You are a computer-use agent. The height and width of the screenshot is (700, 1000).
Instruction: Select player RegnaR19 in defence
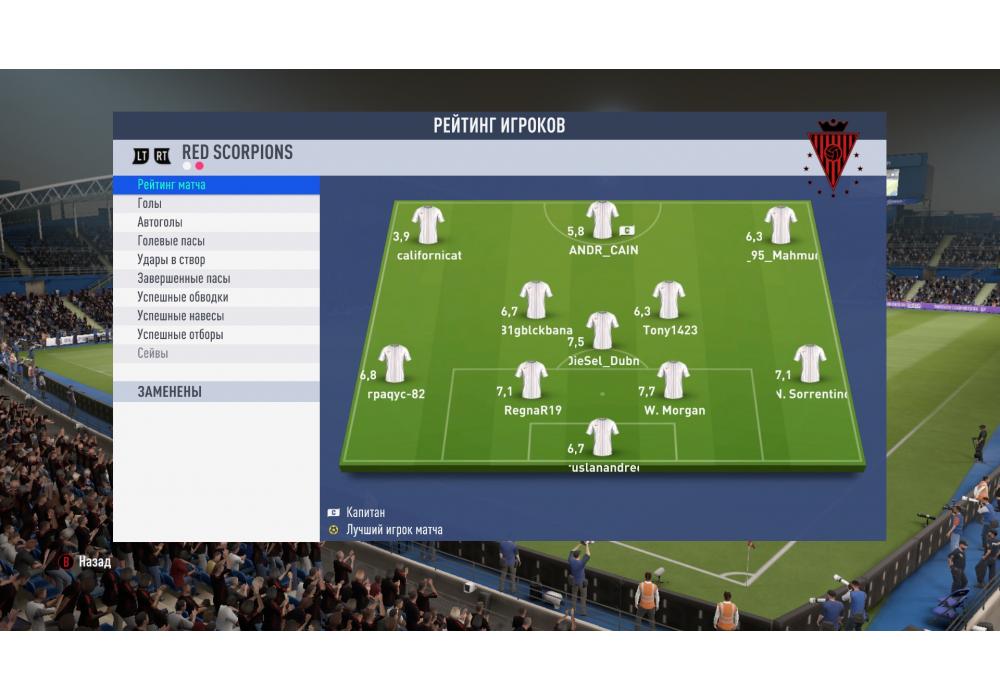pyautogui.click(x=532, y=381)
